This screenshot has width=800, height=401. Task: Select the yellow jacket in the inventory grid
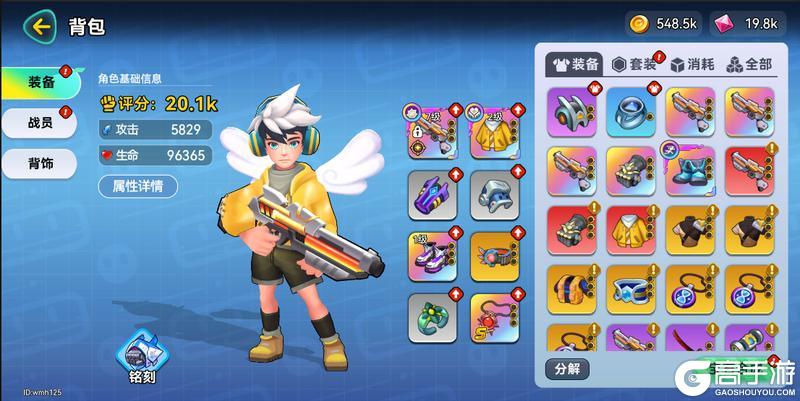click(x=632, y=230)
